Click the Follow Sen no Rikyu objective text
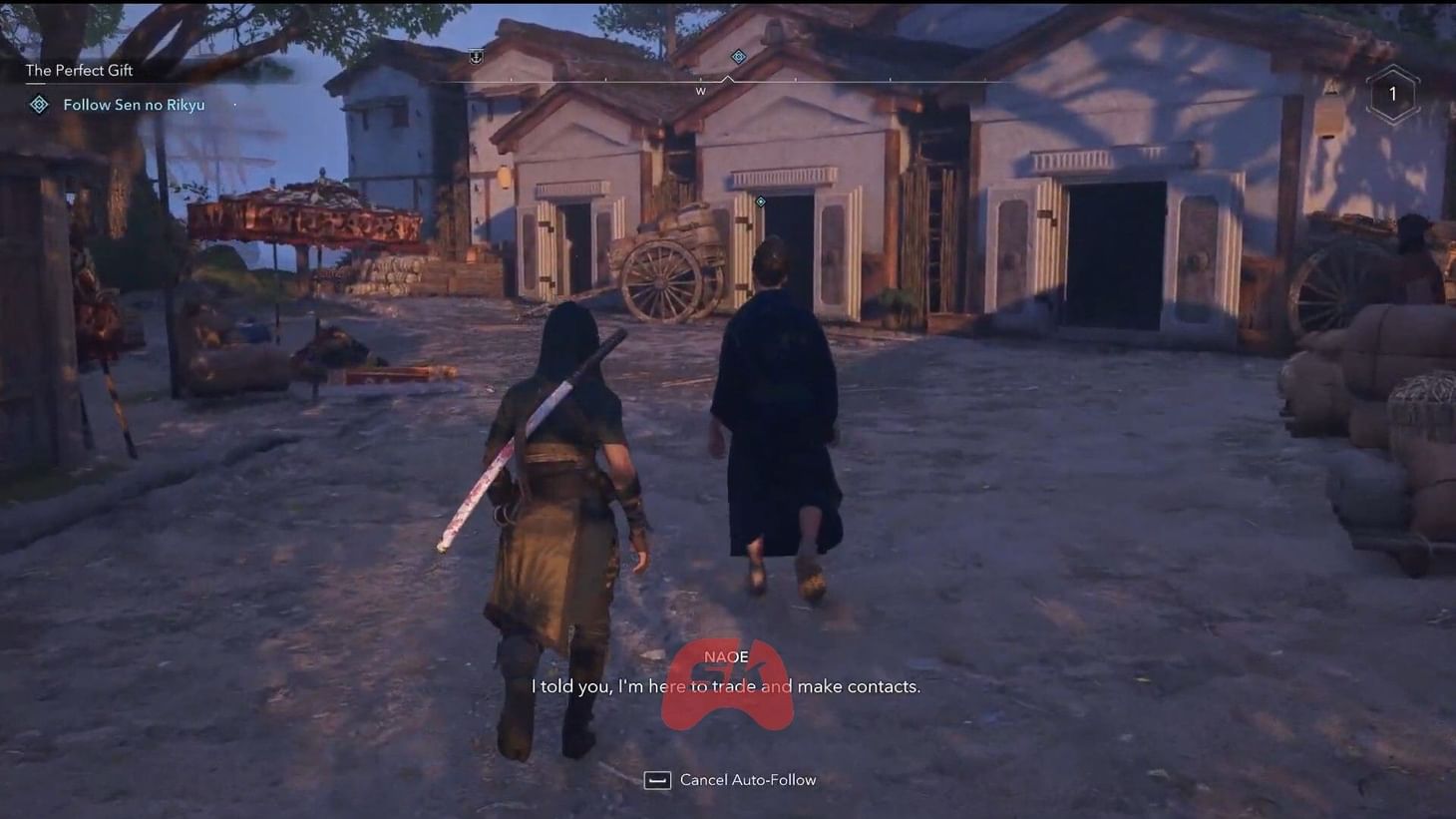This screenshot has height=819, width=1456. (134, 104)
